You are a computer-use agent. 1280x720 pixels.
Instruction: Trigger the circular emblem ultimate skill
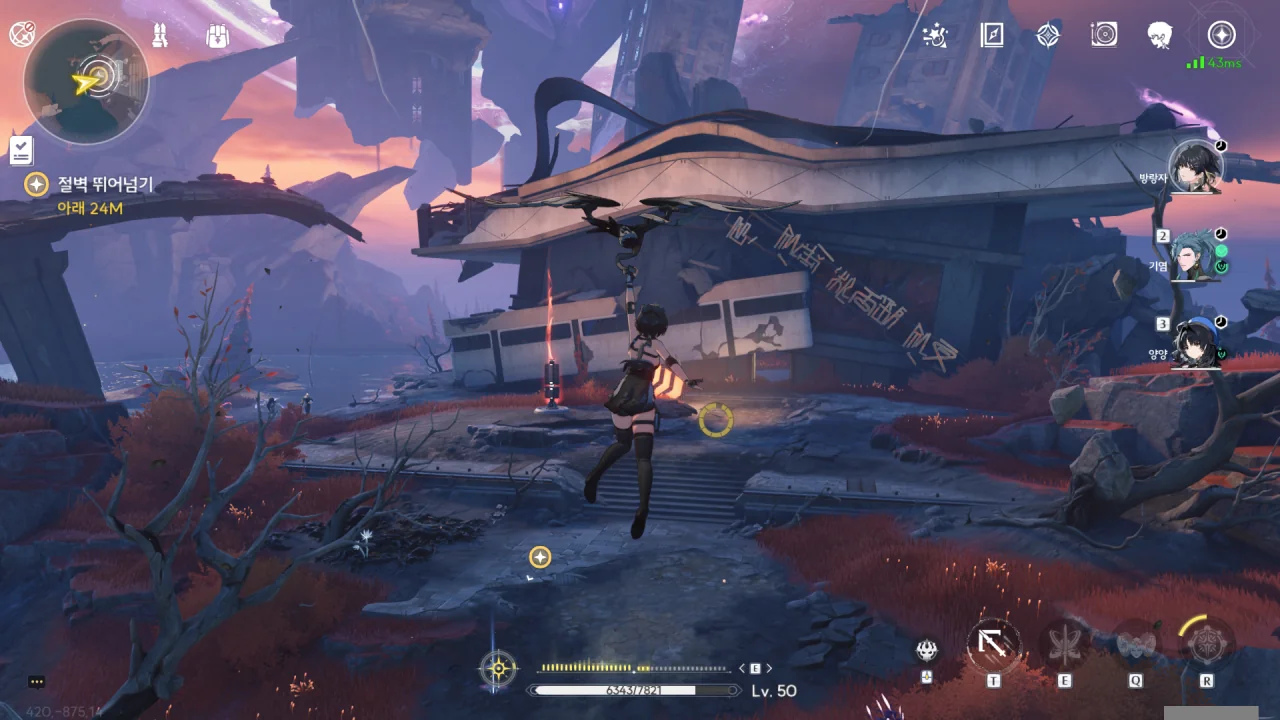pyautogui.click(x=1207, y=643)
